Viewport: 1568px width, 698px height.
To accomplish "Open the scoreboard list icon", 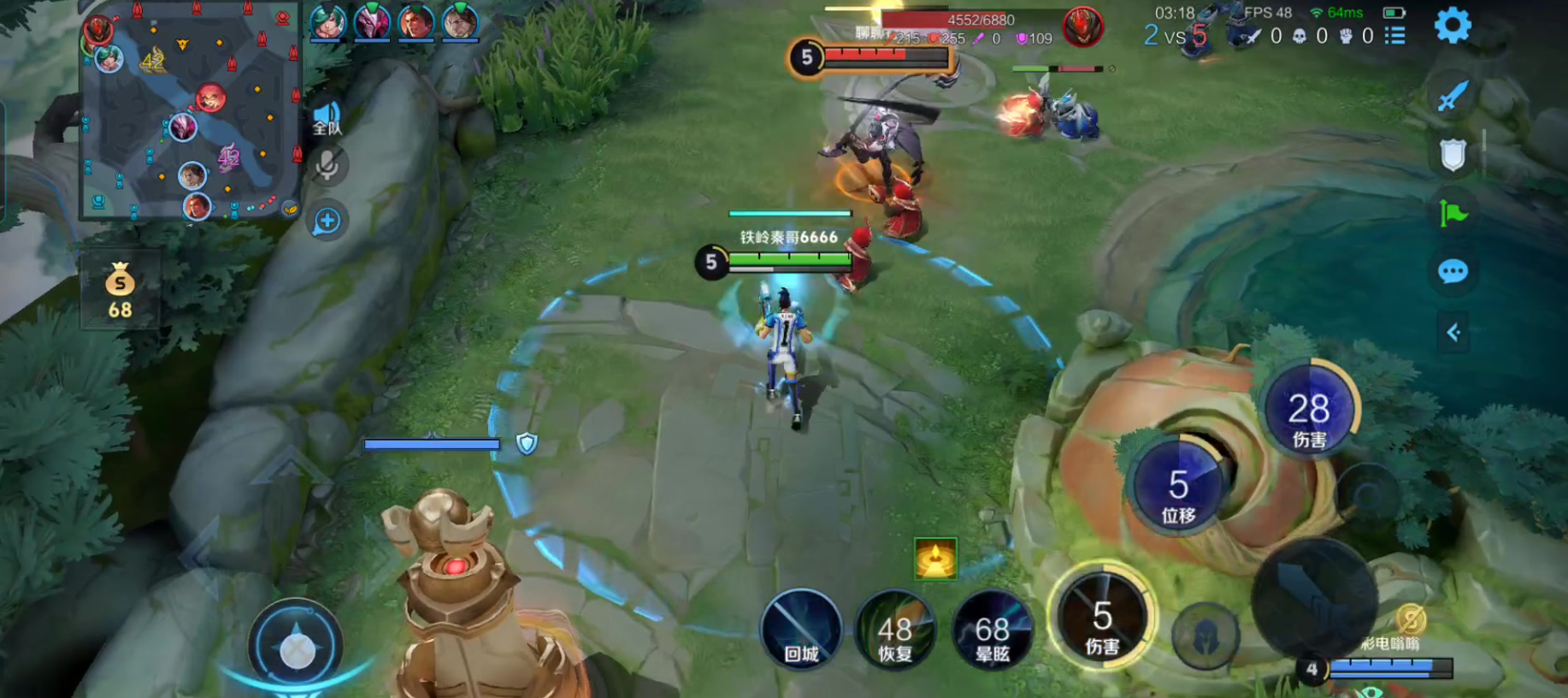I will 1394,36.
